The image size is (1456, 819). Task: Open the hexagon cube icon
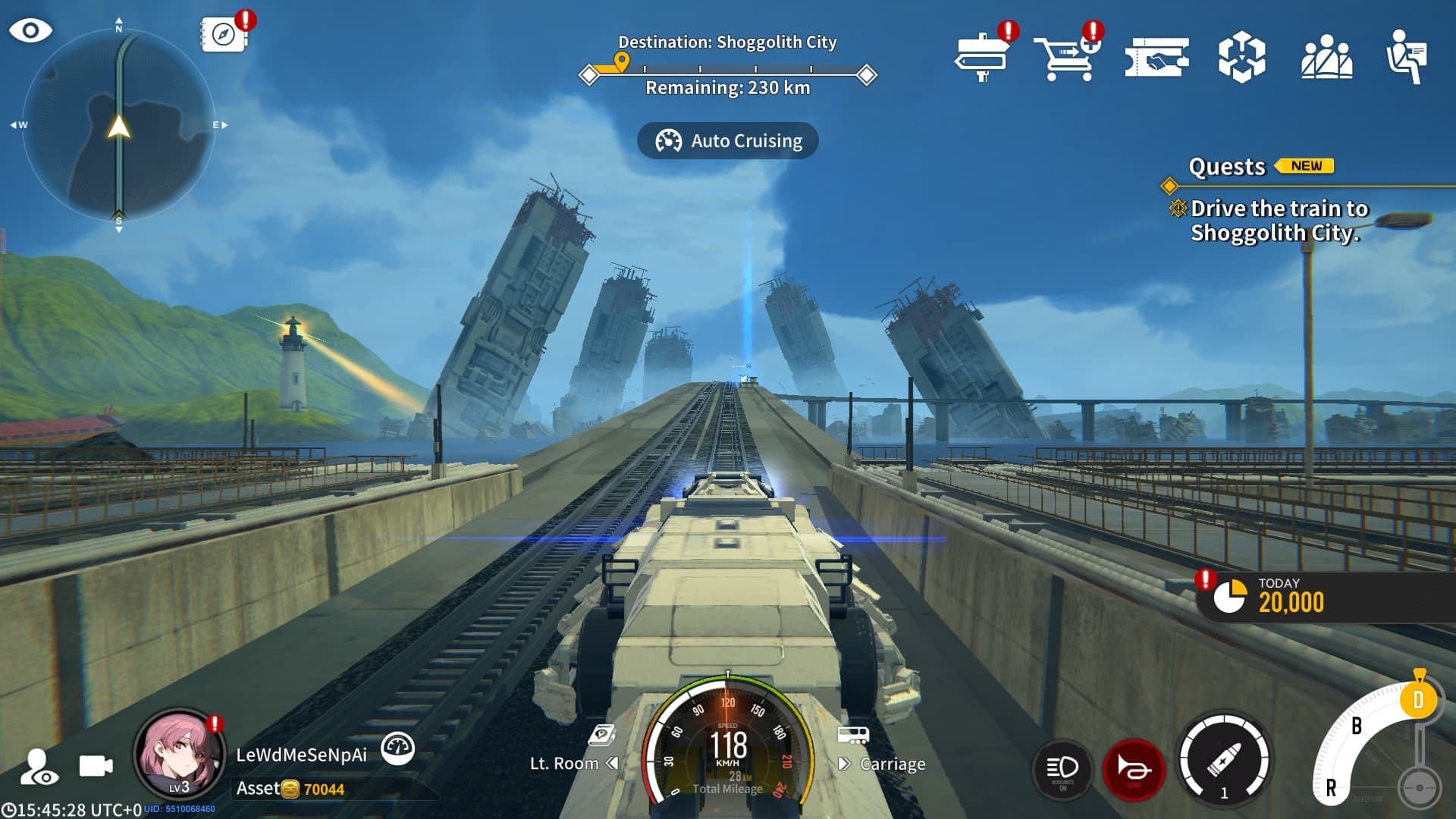click(1241, 58)
